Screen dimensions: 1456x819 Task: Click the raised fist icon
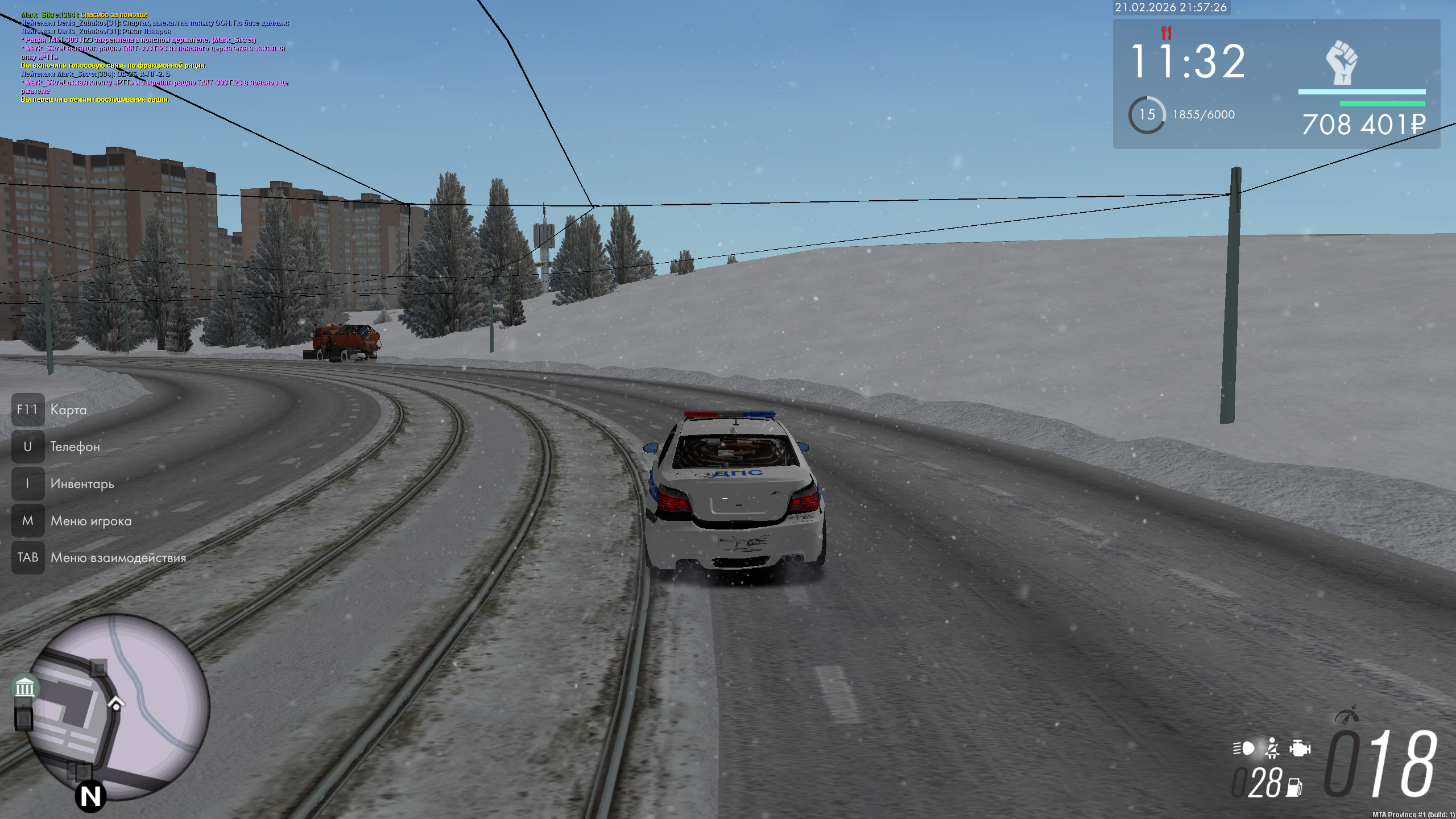[1342, 63]
